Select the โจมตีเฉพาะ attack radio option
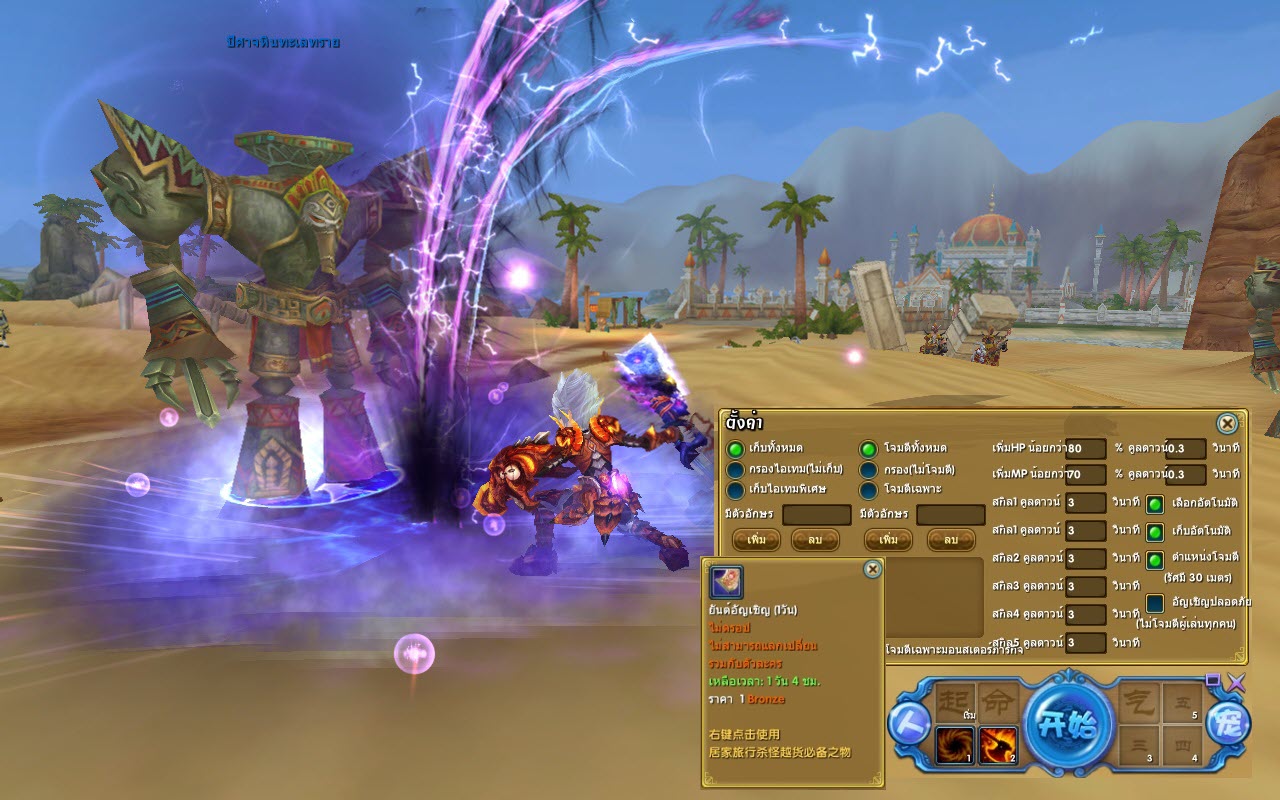The image size is (1280, 800). tap(868, 490)
